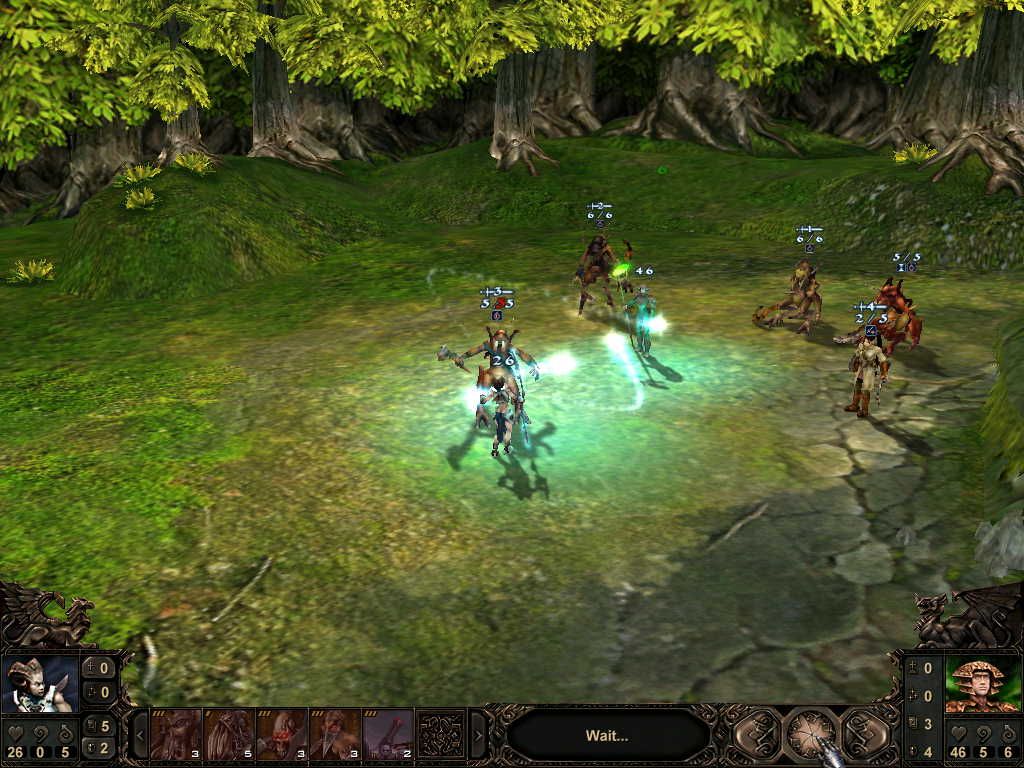
Task: Select the ornate knot-pattern card slot
Action: (441, 735)
